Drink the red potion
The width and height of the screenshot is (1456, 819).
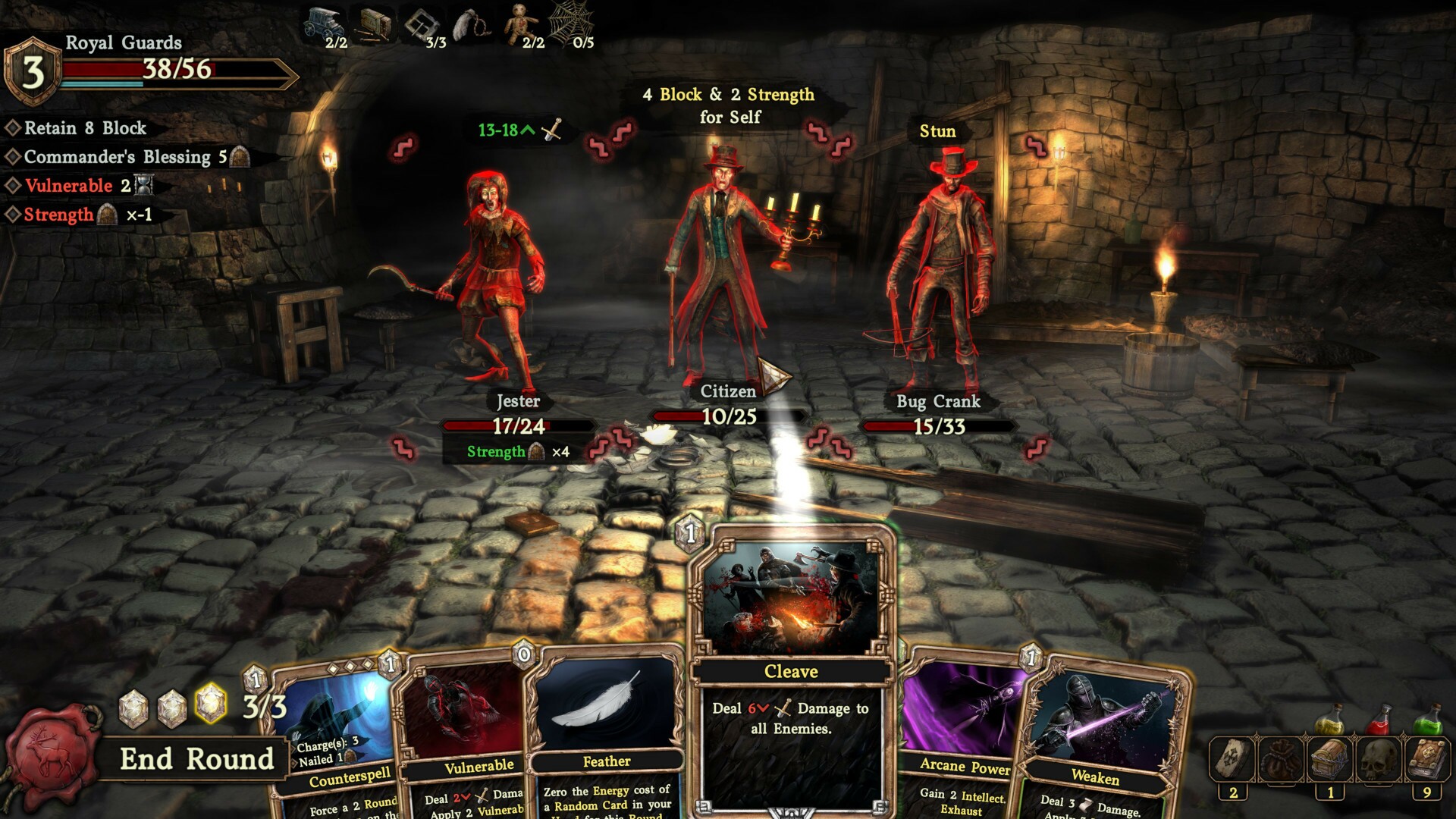(x=1380, y=719)
